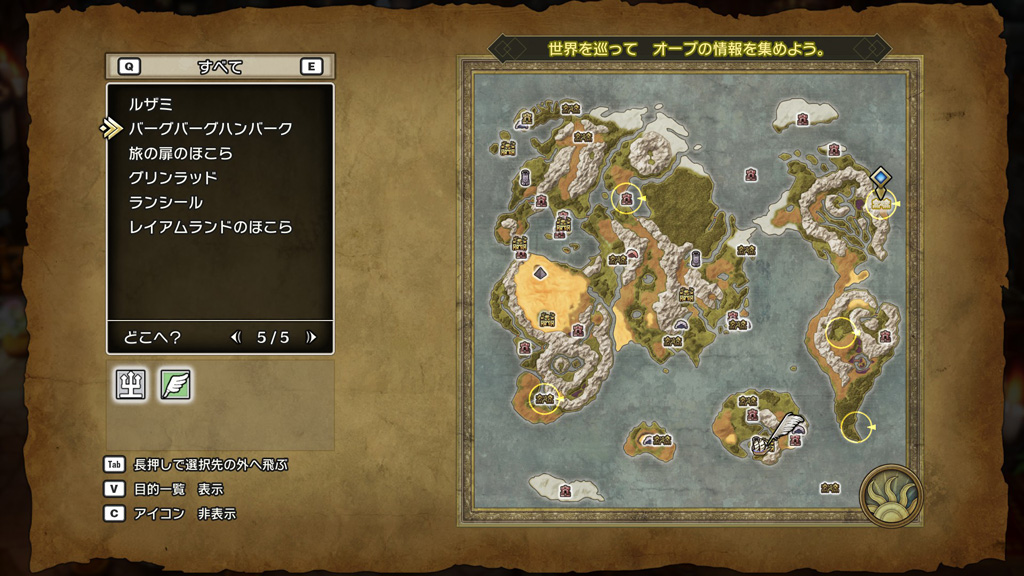The height and width of the screenshot is (576, 1024).
Task: Click the feather cursor on the map
Action: (x=788, y=427)
